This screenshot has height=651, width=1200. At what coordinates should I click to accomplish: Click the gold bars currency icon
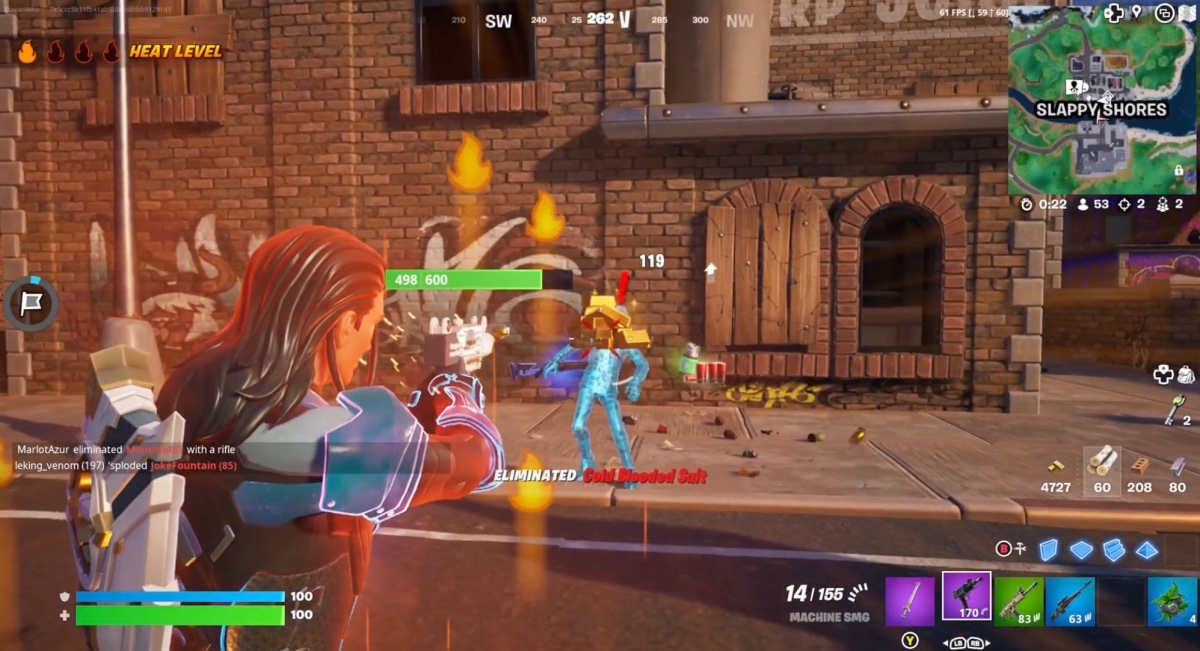coord(1056,466)
